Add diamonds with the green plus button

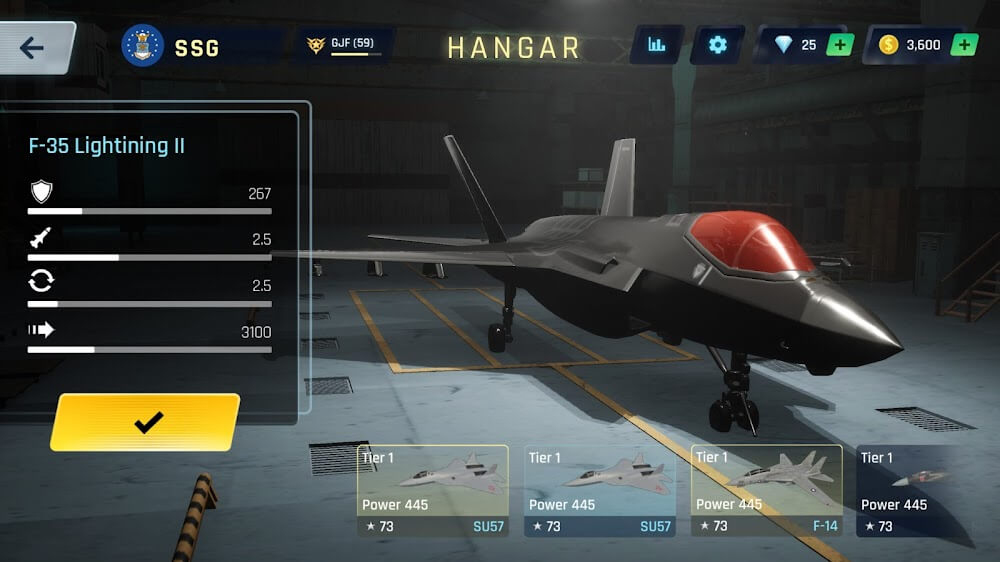(x=840, y=45)
